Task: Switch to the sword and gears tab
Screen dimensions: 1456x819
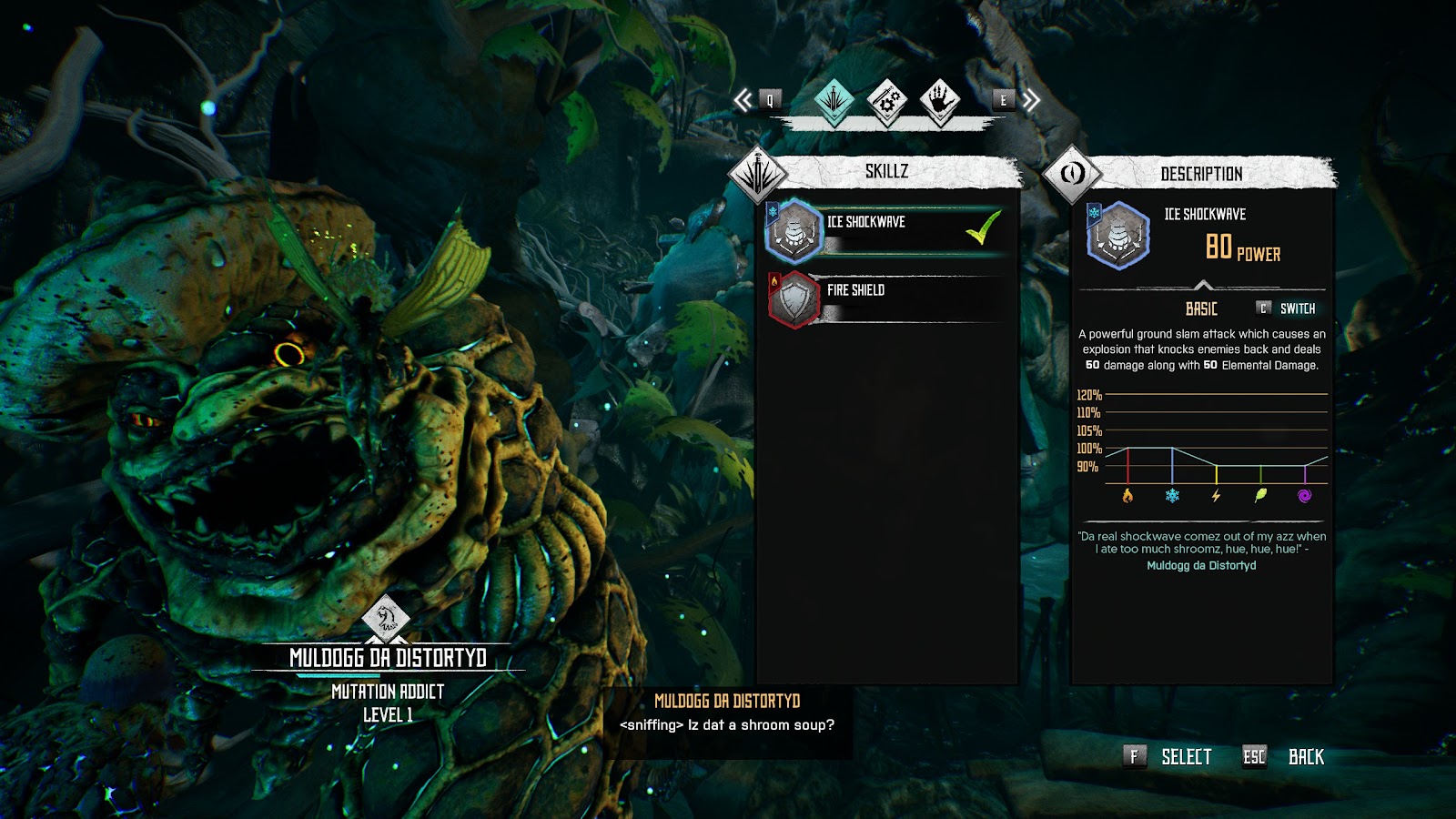Action: pyautogui.click(x=886, y=100)
